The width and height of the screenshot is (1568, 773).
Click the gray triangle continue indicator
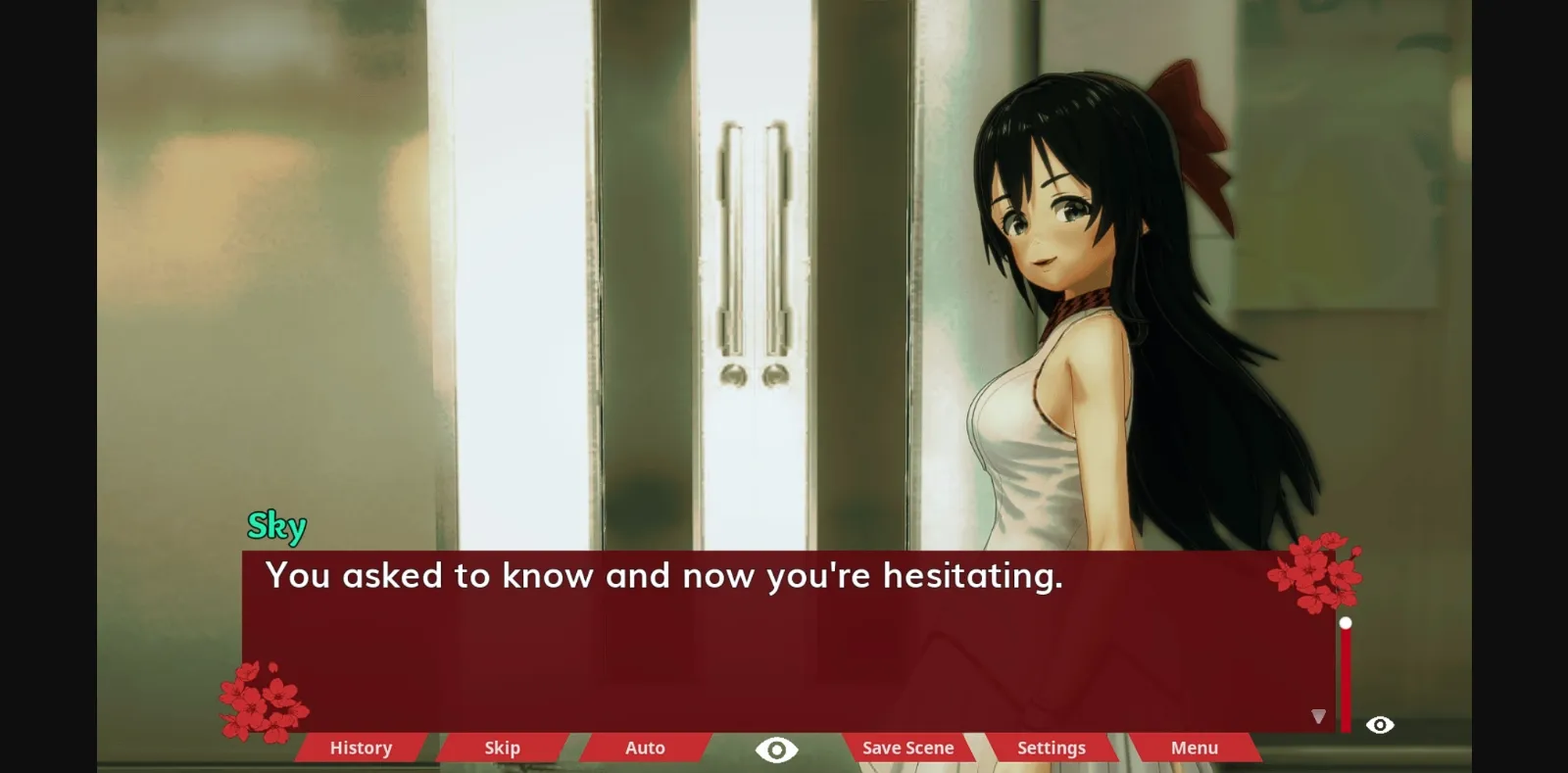1321,718
